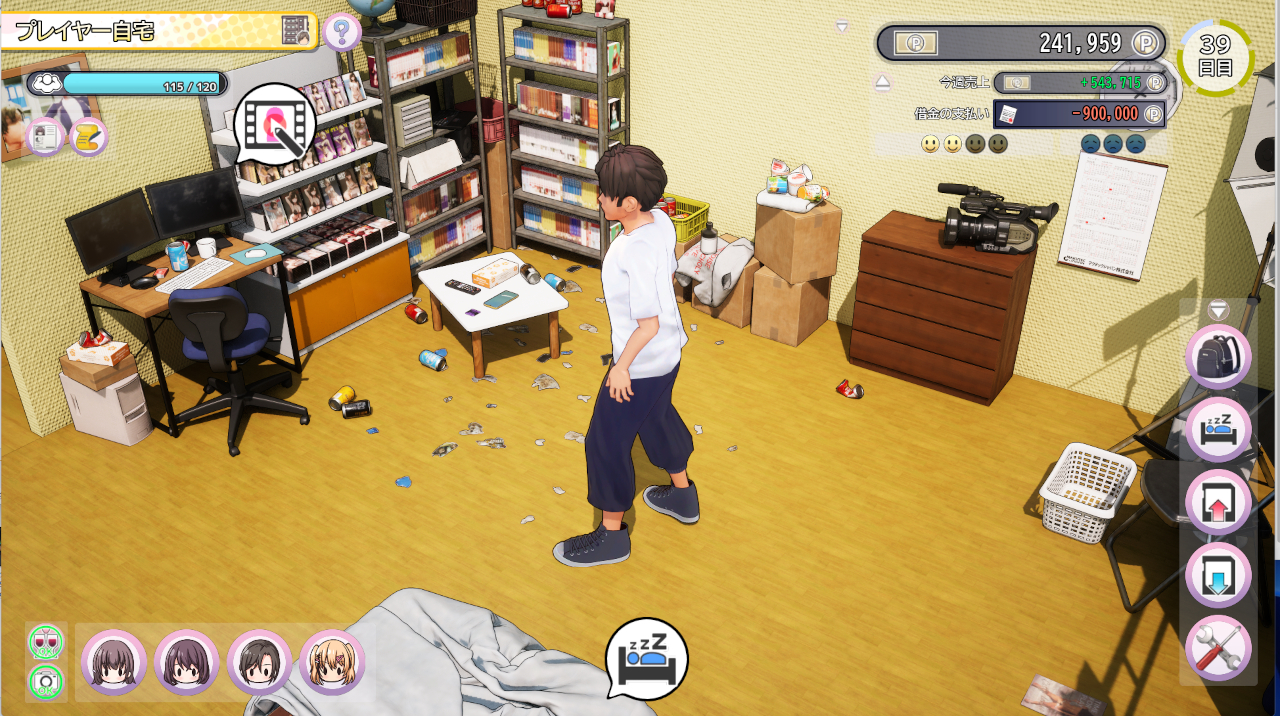The width and height of the screenshot is (1280, 716).
Task: Choose the purple-haired girl portrait
Action: [x=187, y=662]
